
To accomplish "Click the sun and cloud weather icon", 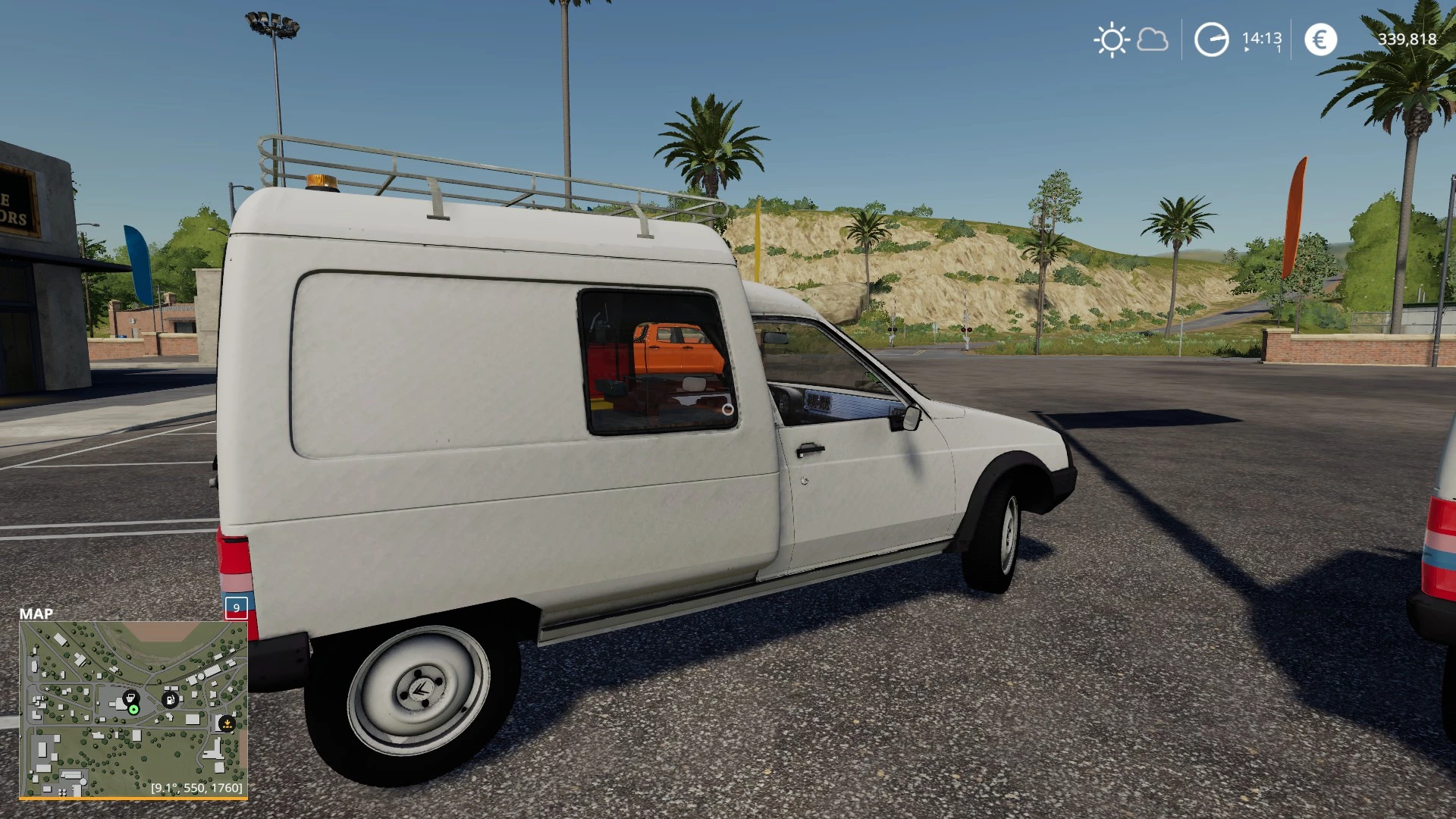I will tap(1131, 39).
